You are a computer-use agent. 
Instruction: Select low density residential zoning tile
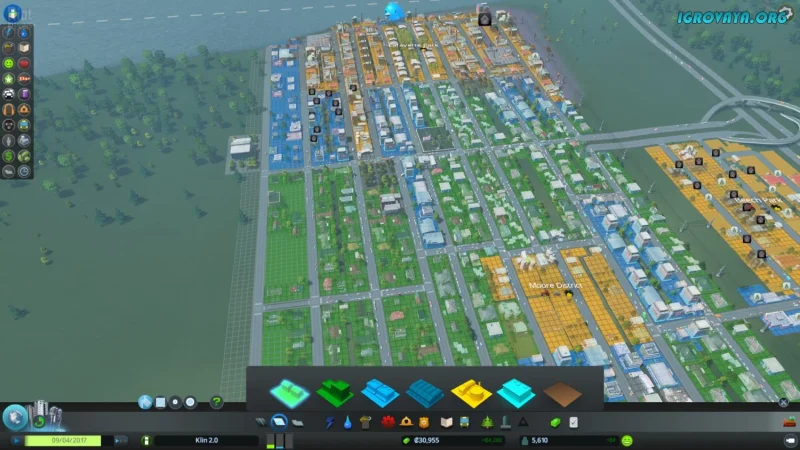290,390
